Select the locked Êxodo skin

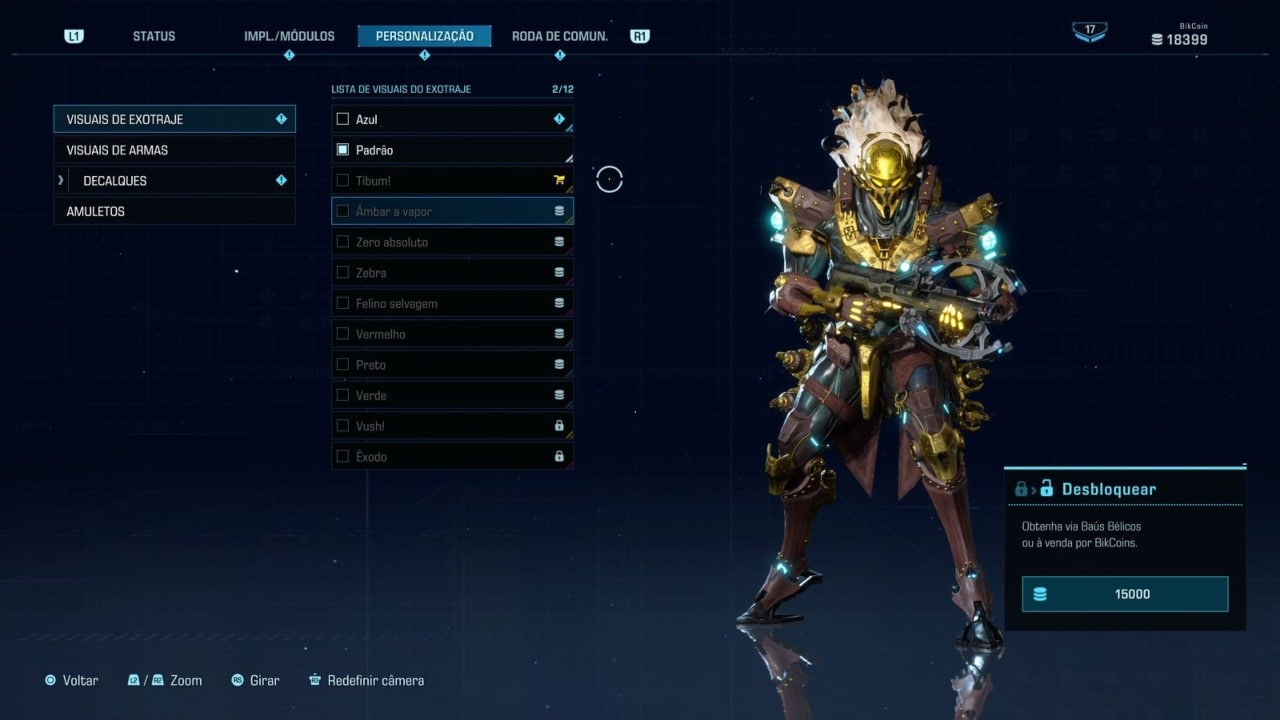[452, 457]
